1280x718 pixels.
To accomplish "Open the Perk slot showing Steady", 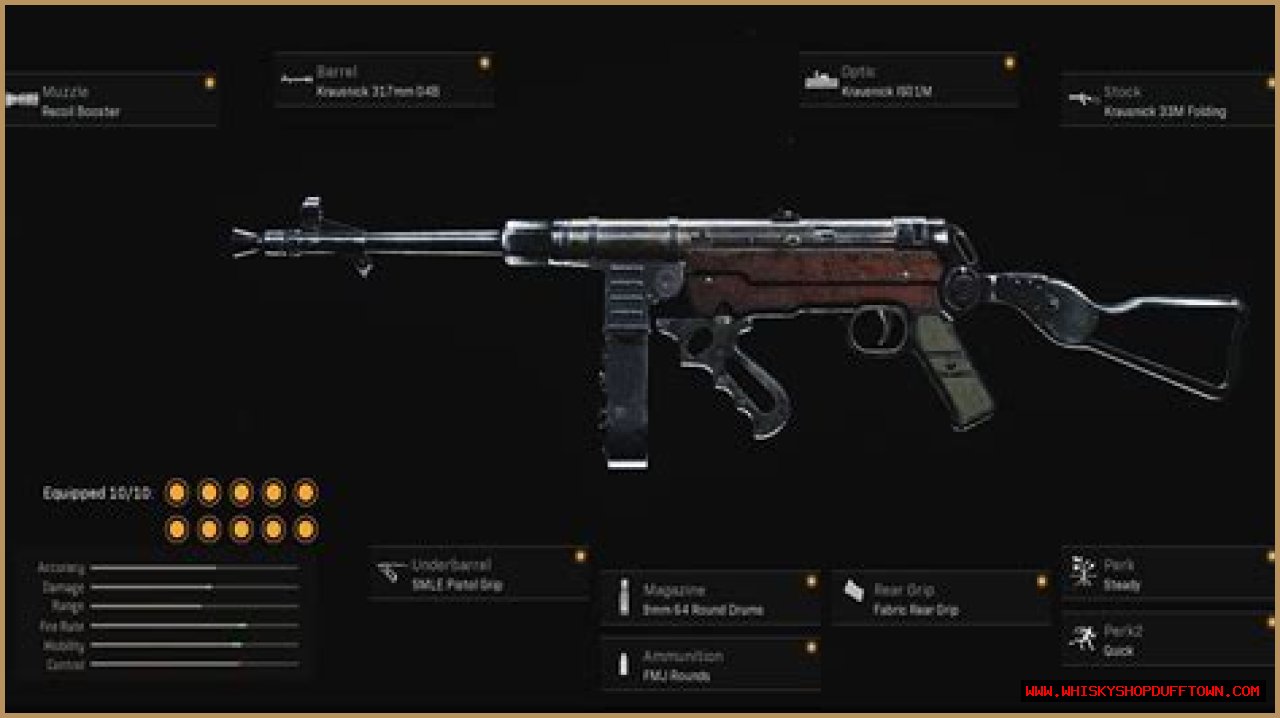I will (1167, 575).
